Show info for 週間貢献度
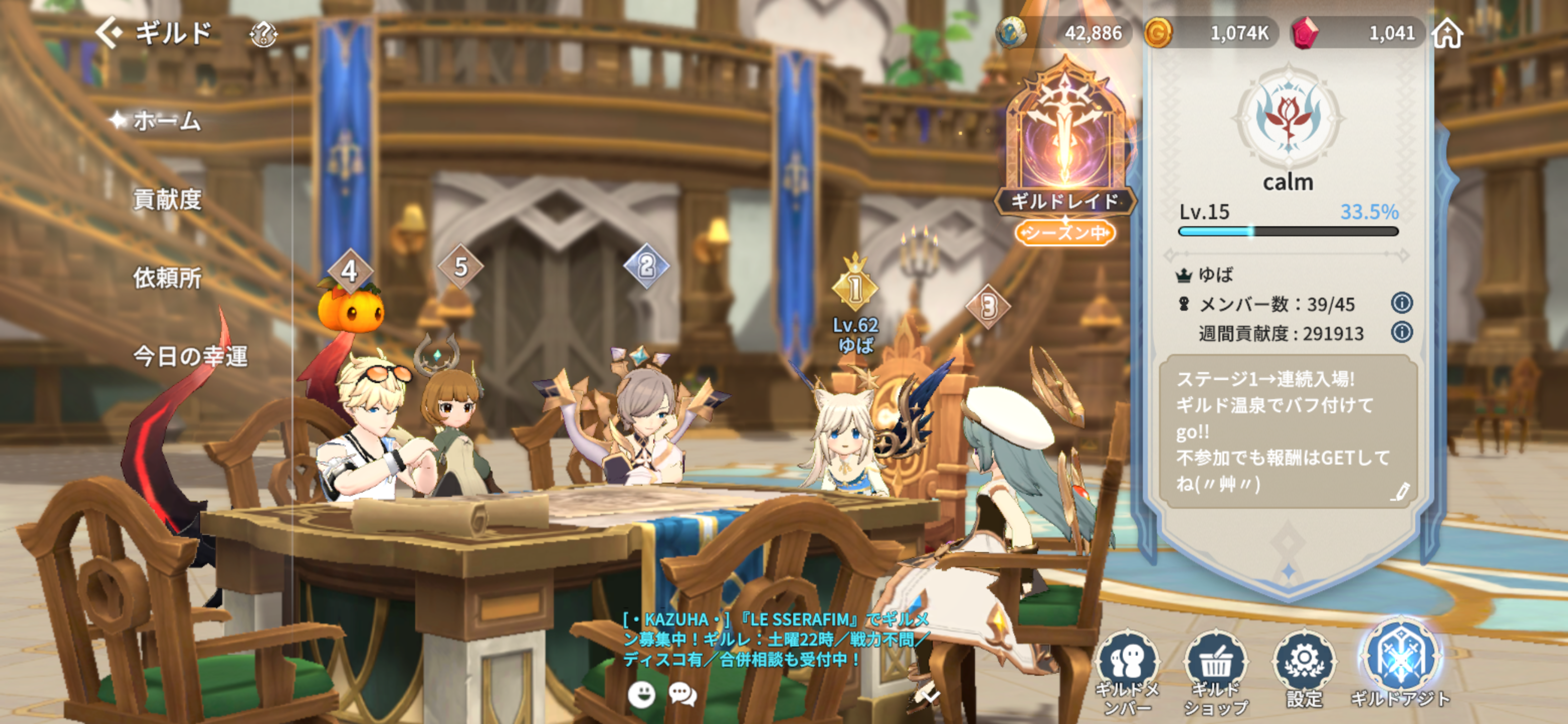 point(1401,332)
